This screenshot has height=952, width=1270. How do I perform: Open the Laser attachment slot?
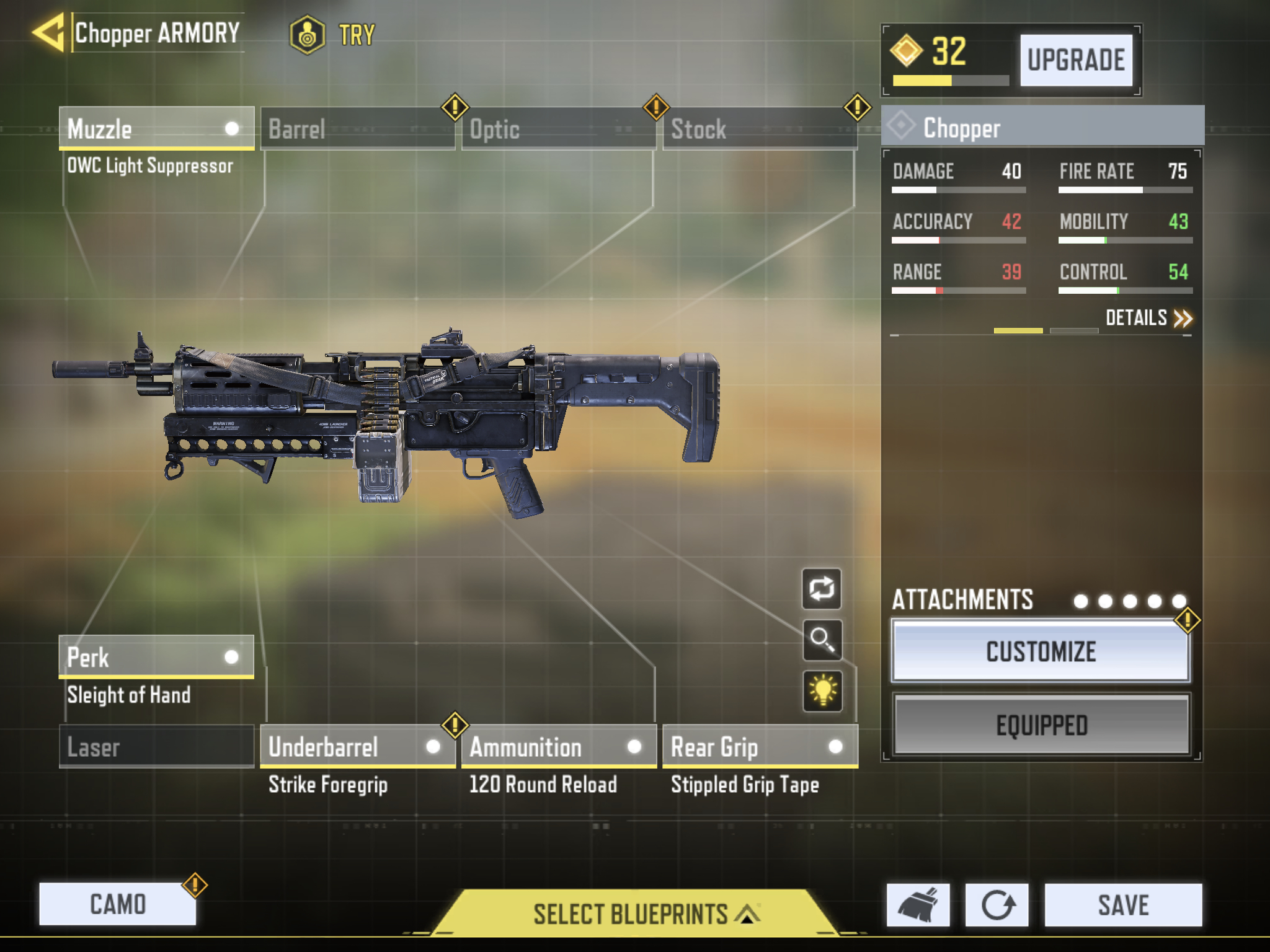(x=156, y=746)
